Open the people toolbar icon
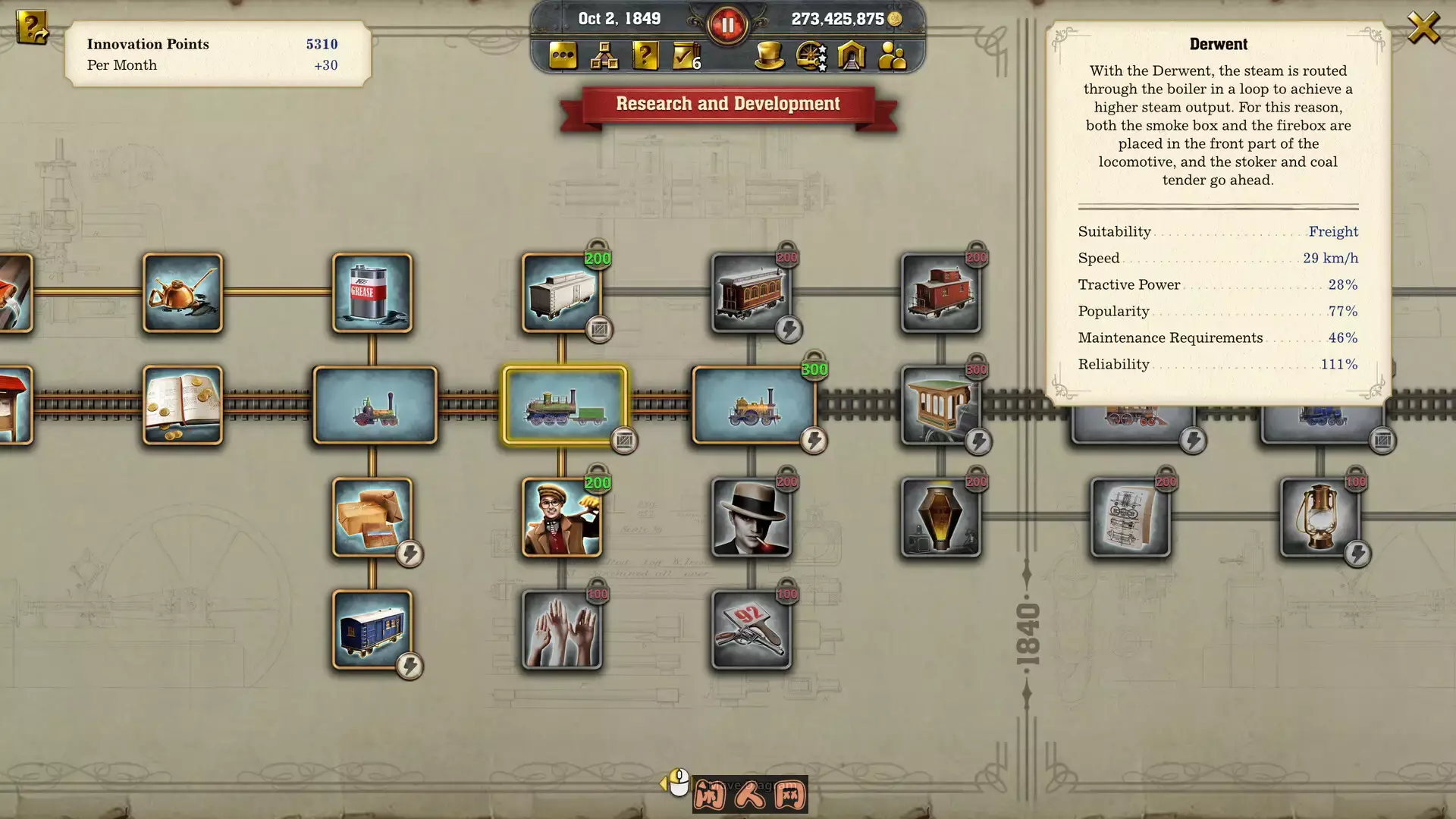The width and height of the screenshot is (1456, 819). 892,55
